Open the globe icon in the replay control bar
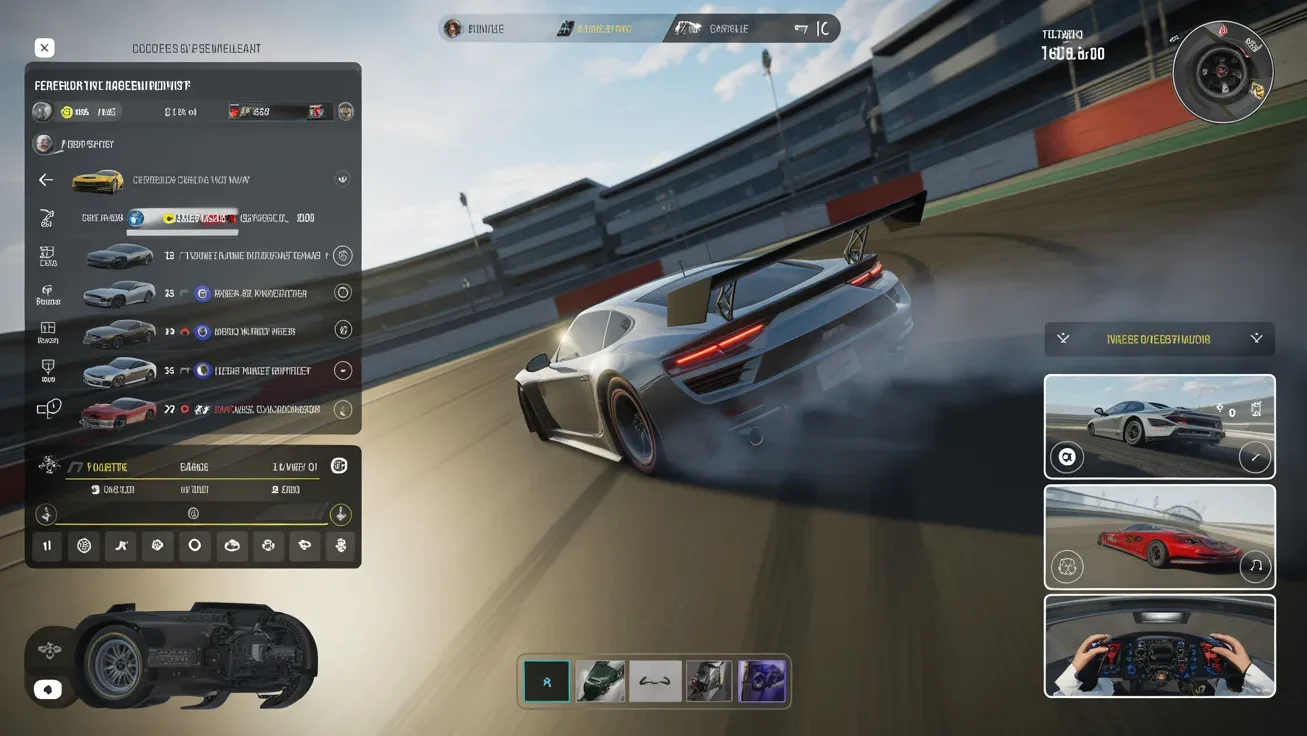Viewport: 1307px width, 736px height. tap(84, 546)
